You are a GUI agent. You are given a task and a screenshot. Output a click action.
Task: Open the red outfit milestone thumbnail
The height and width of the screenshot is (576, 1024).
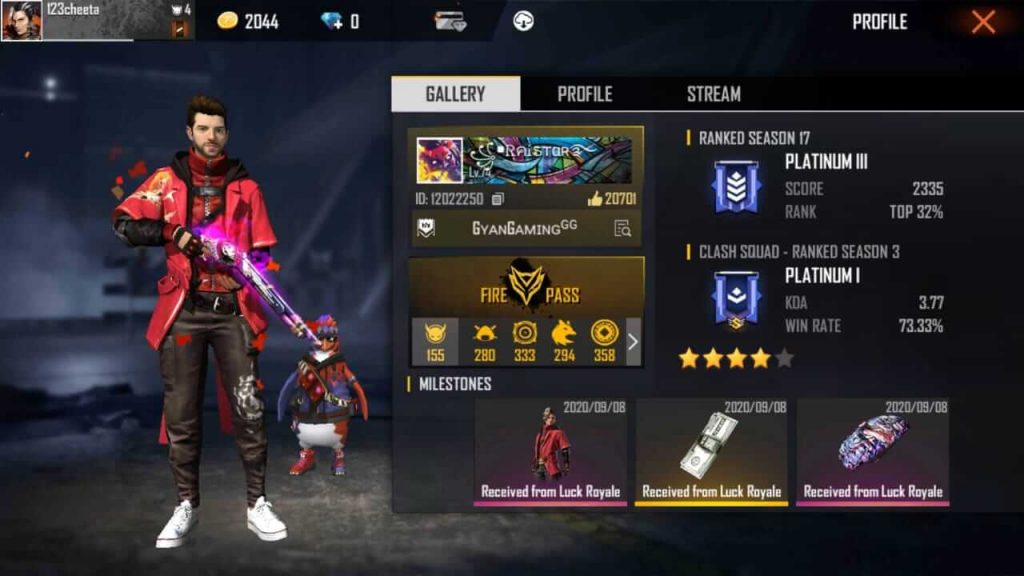coord(551,449)
